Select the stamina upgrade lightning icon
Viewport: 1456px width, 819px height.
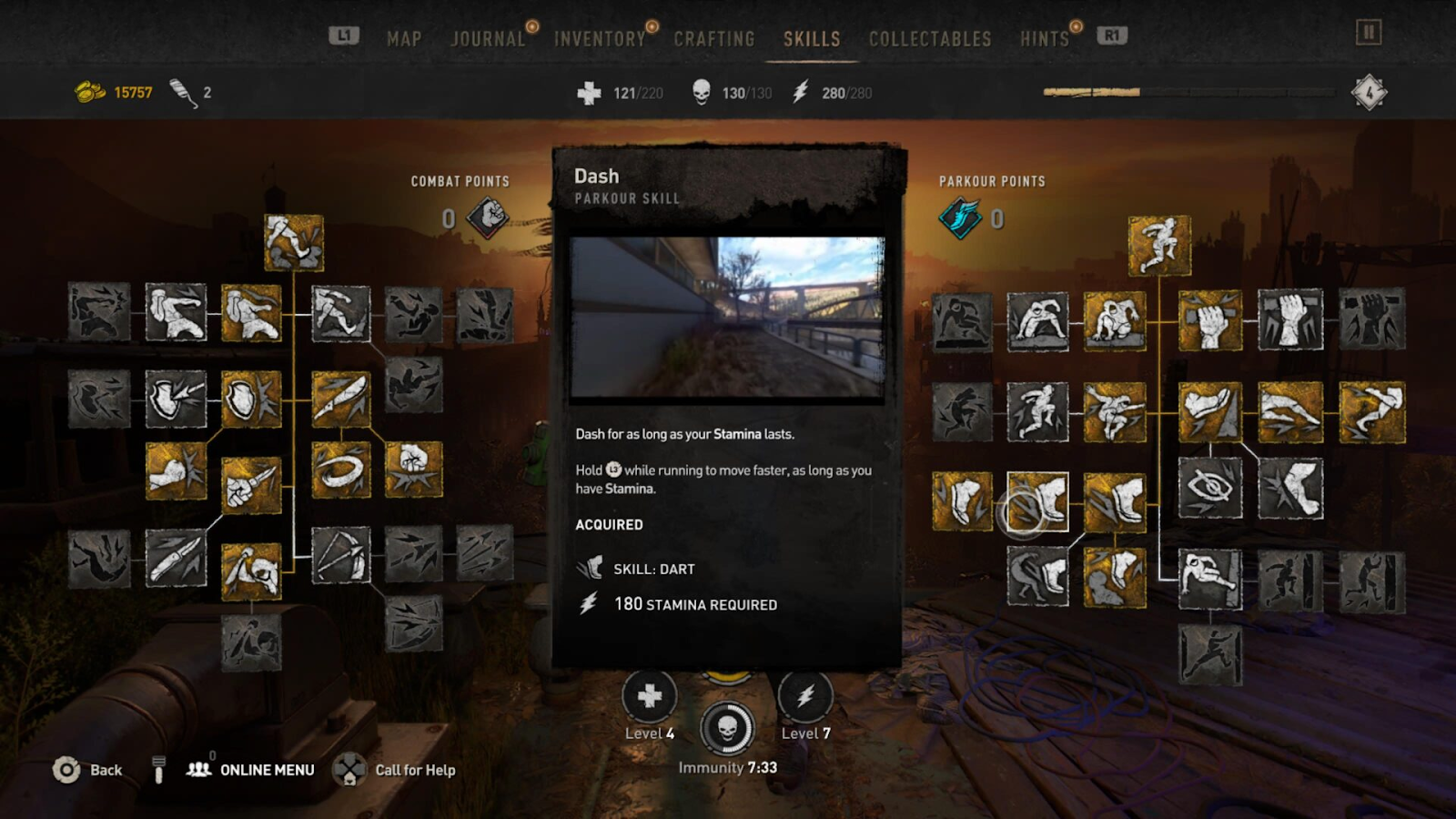coord(805,697)
